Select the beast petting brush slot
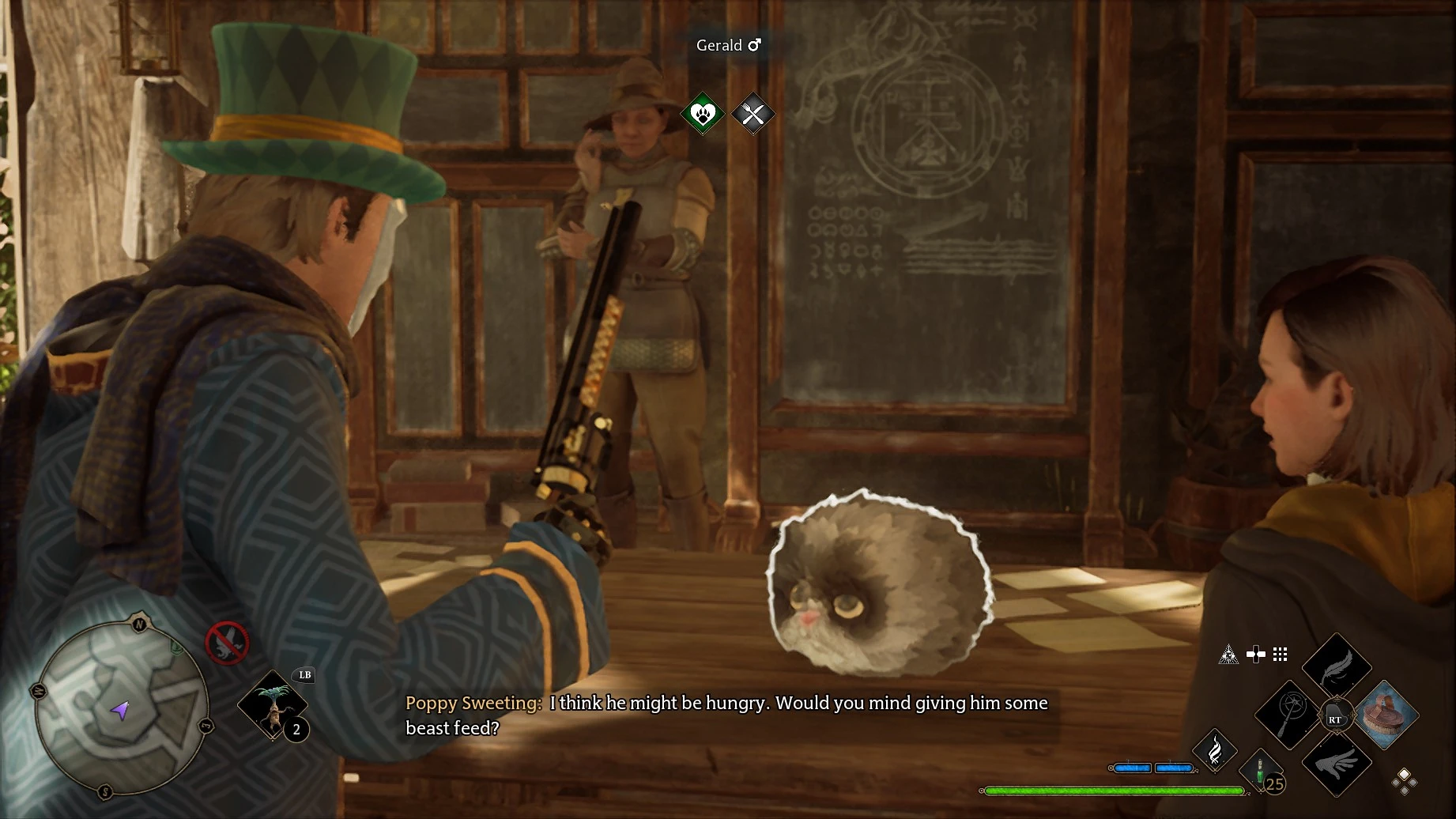Screen dimensions: 1456x819 click(x=1386, y=714)
